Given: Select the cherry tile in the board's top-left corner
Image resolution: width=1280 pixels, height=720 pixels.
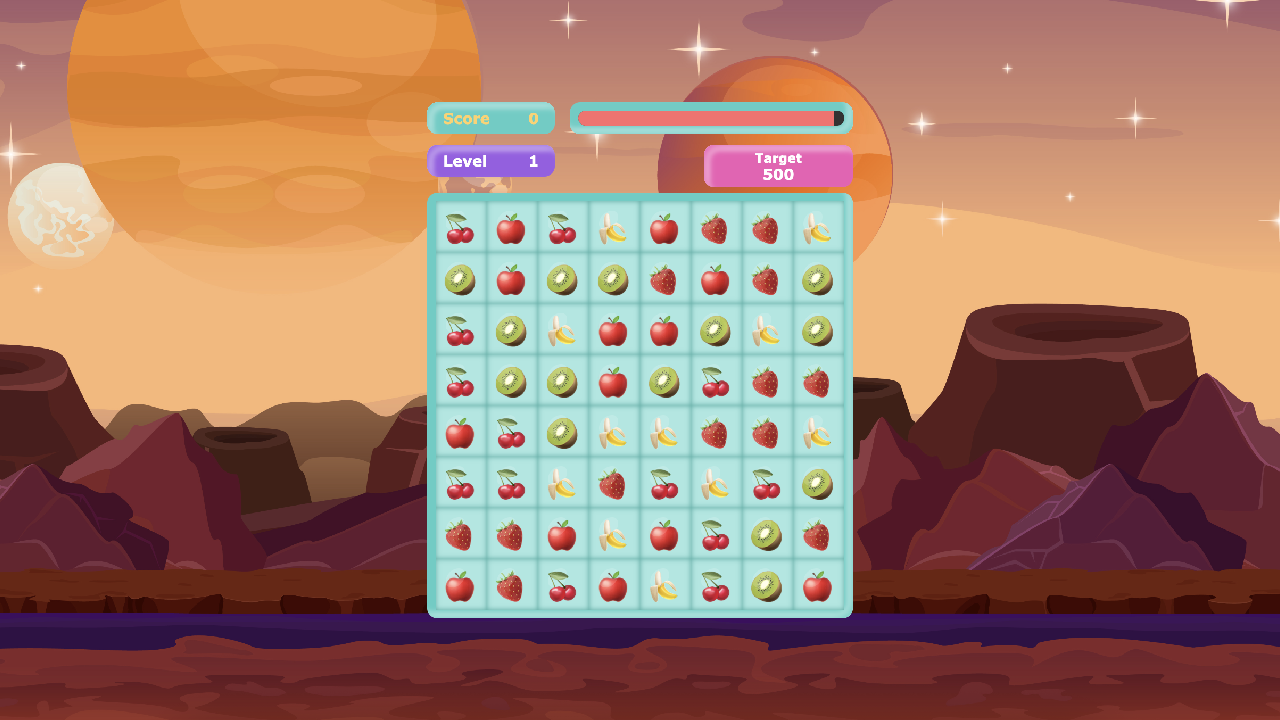Looking at the screenshot, I should (x=460, y=229).
